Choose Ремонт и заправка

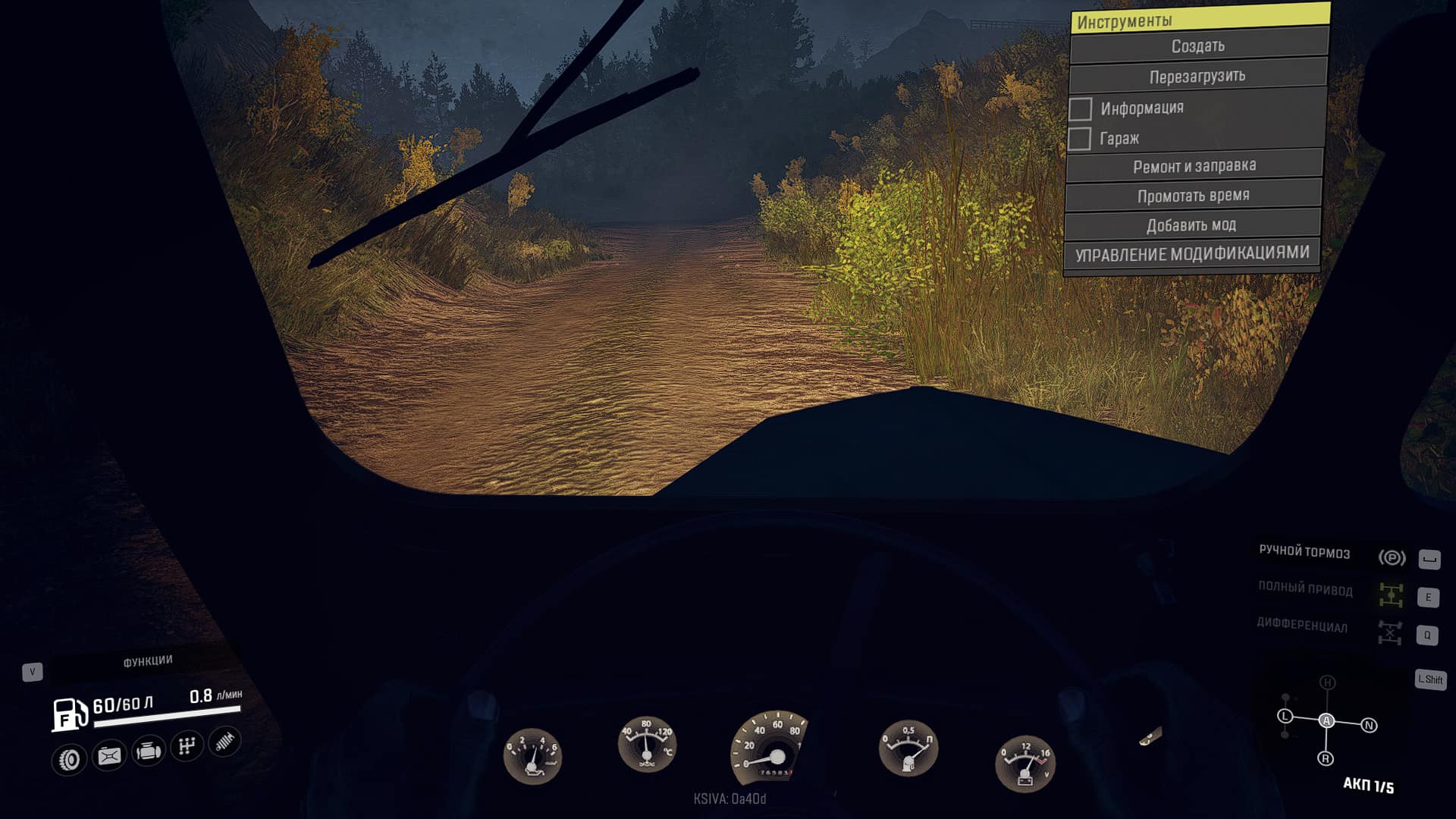[x=1194, y=166]
